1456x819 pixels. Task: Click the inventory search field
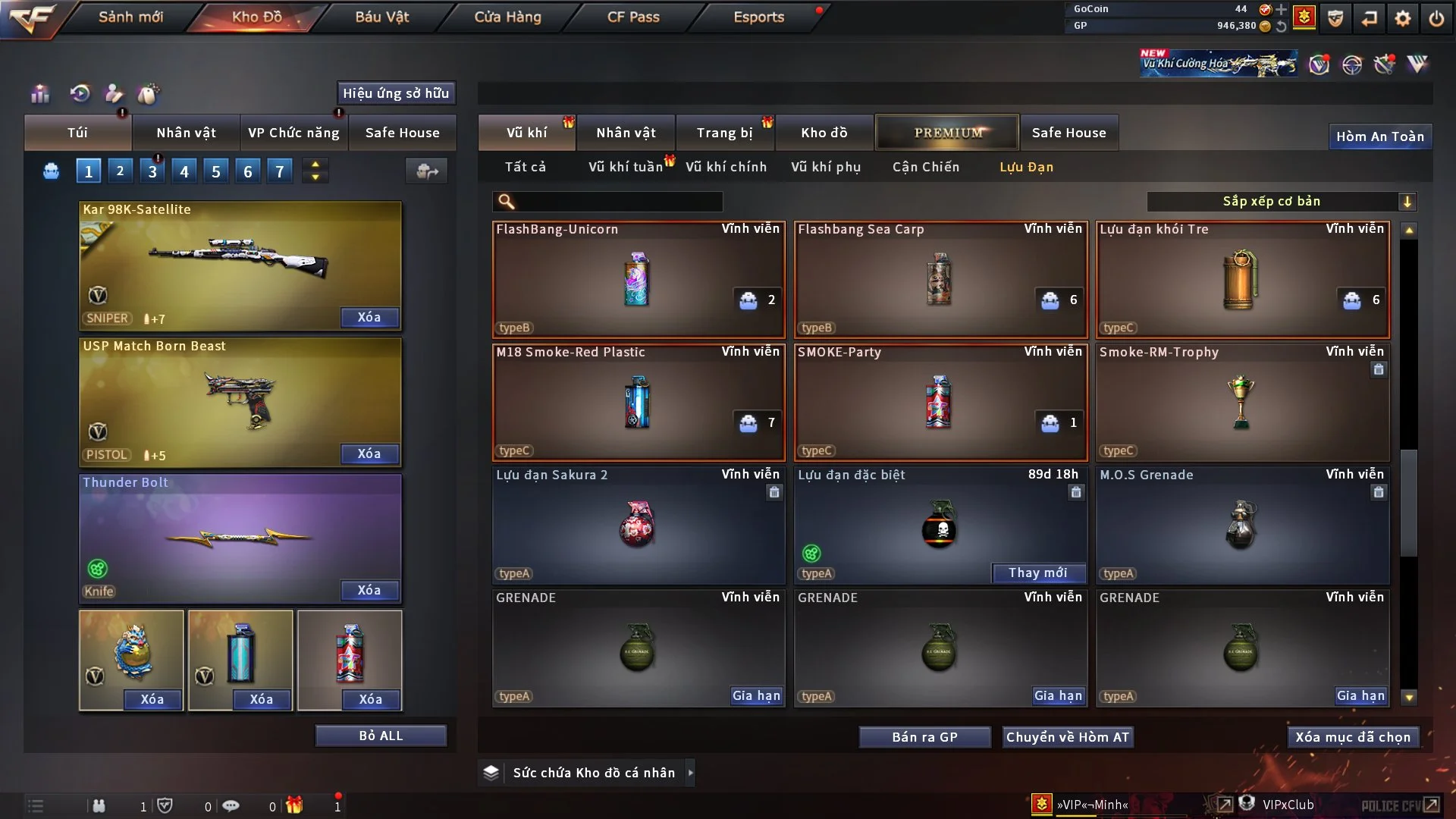pos(618,202)
